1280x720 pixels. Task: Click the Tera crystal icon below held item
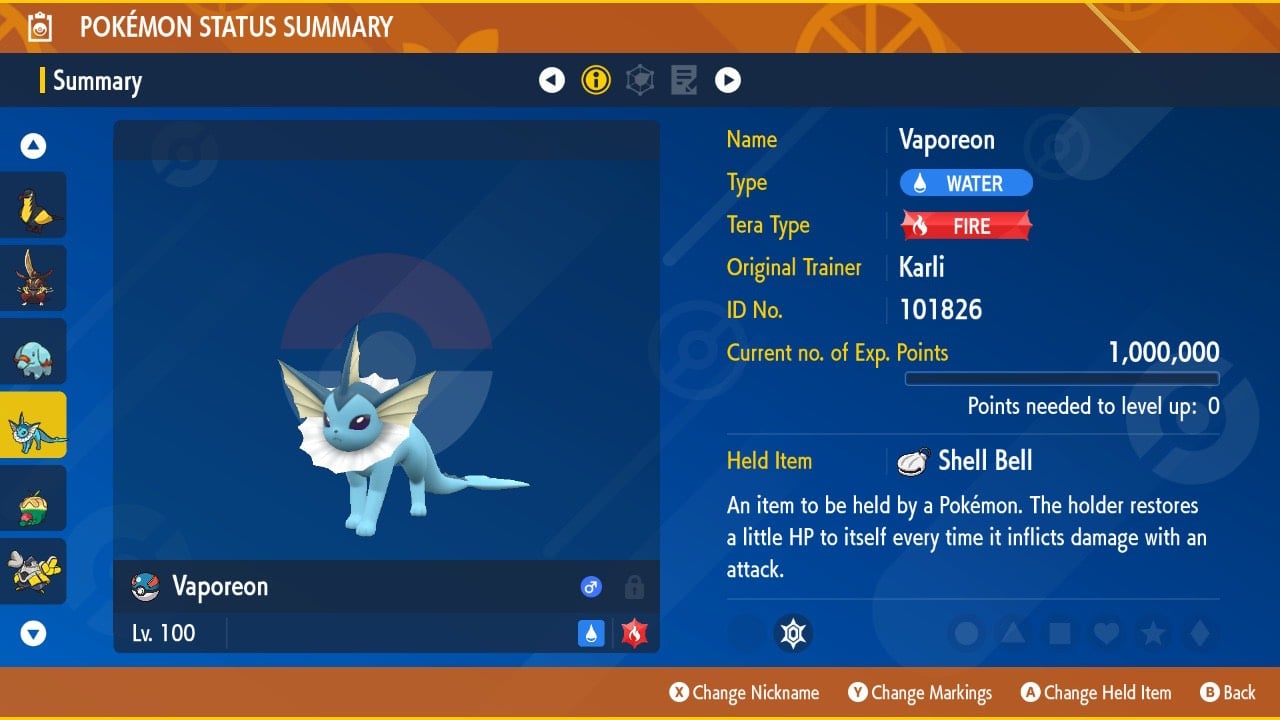(793, 634)
